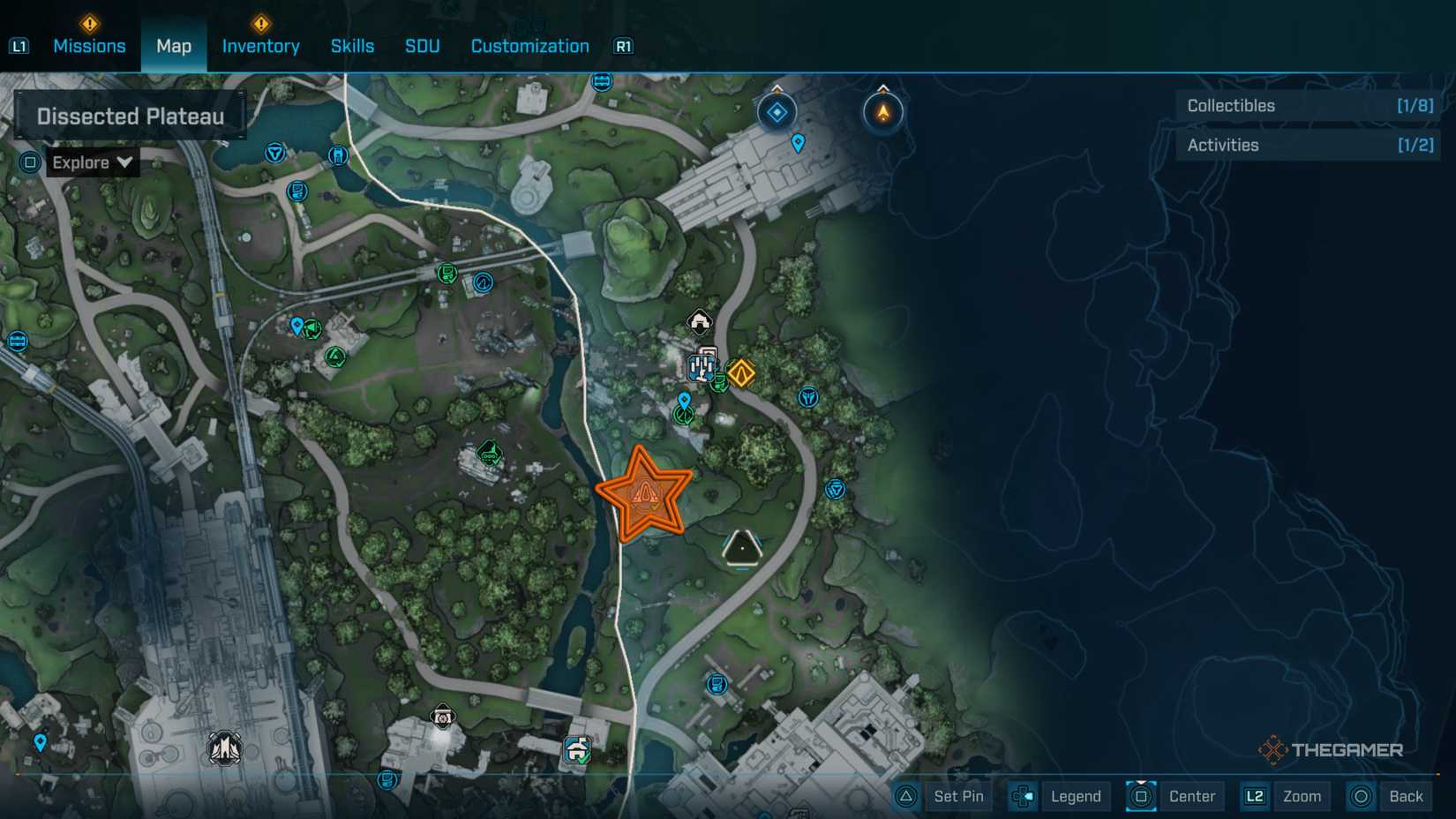The height and width of the screenshot is (819, 1456).
Task: Open the Customization tab
Action: tap(529, 46)
